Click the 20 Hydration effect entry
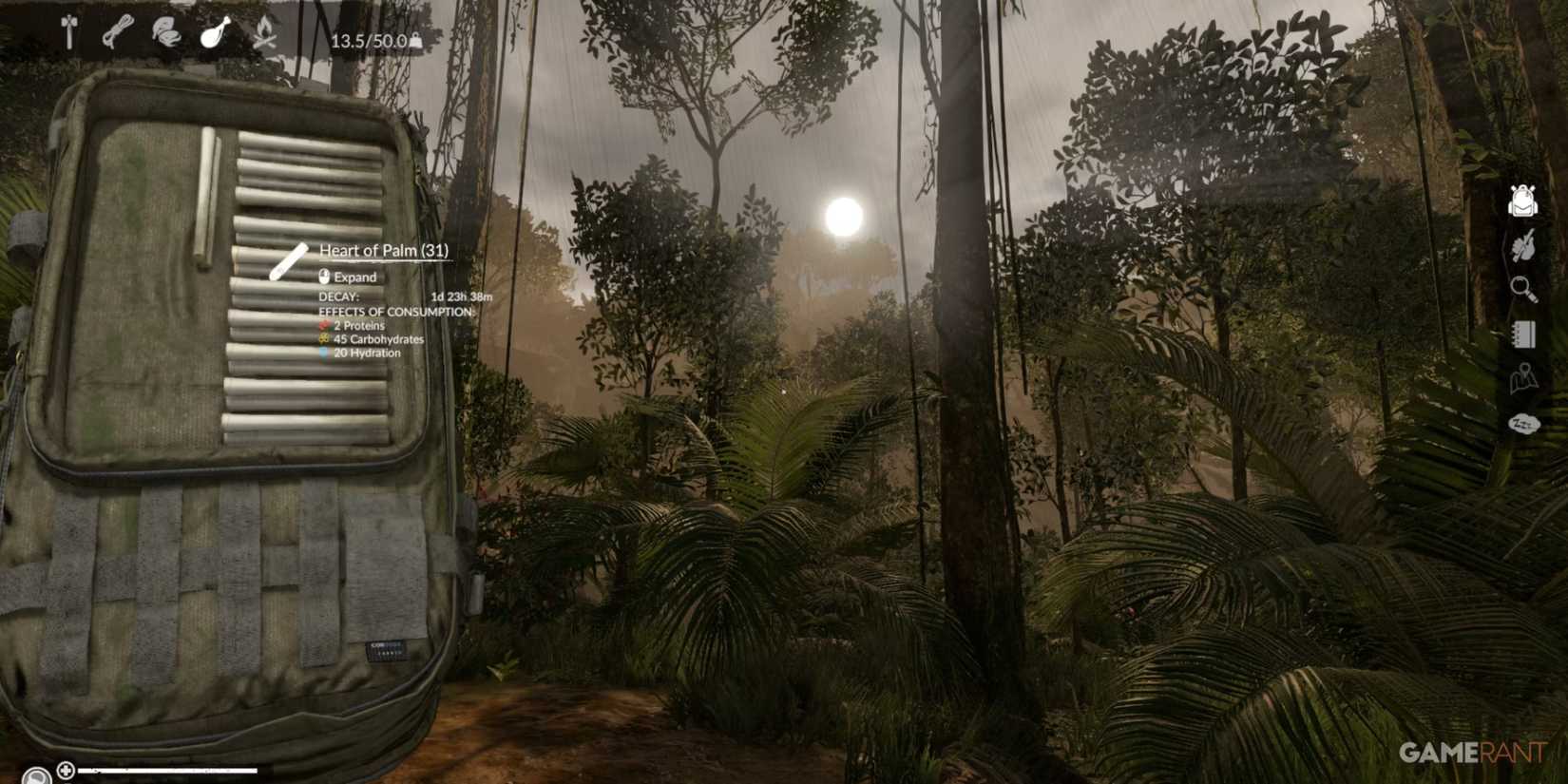1568x784 pixels. (362, 353)
